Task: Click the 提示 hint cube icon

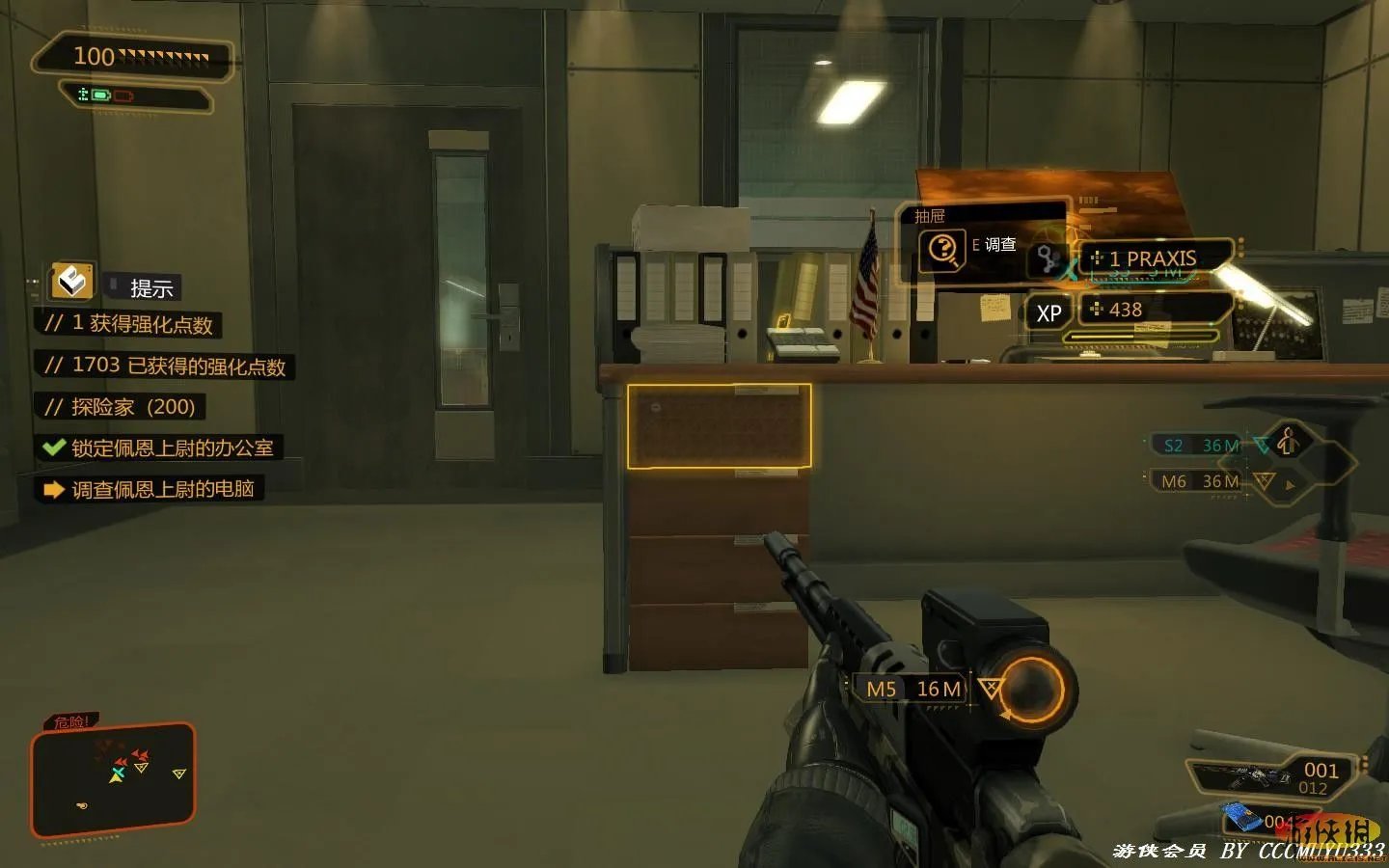Action: (x=72, y=282)
